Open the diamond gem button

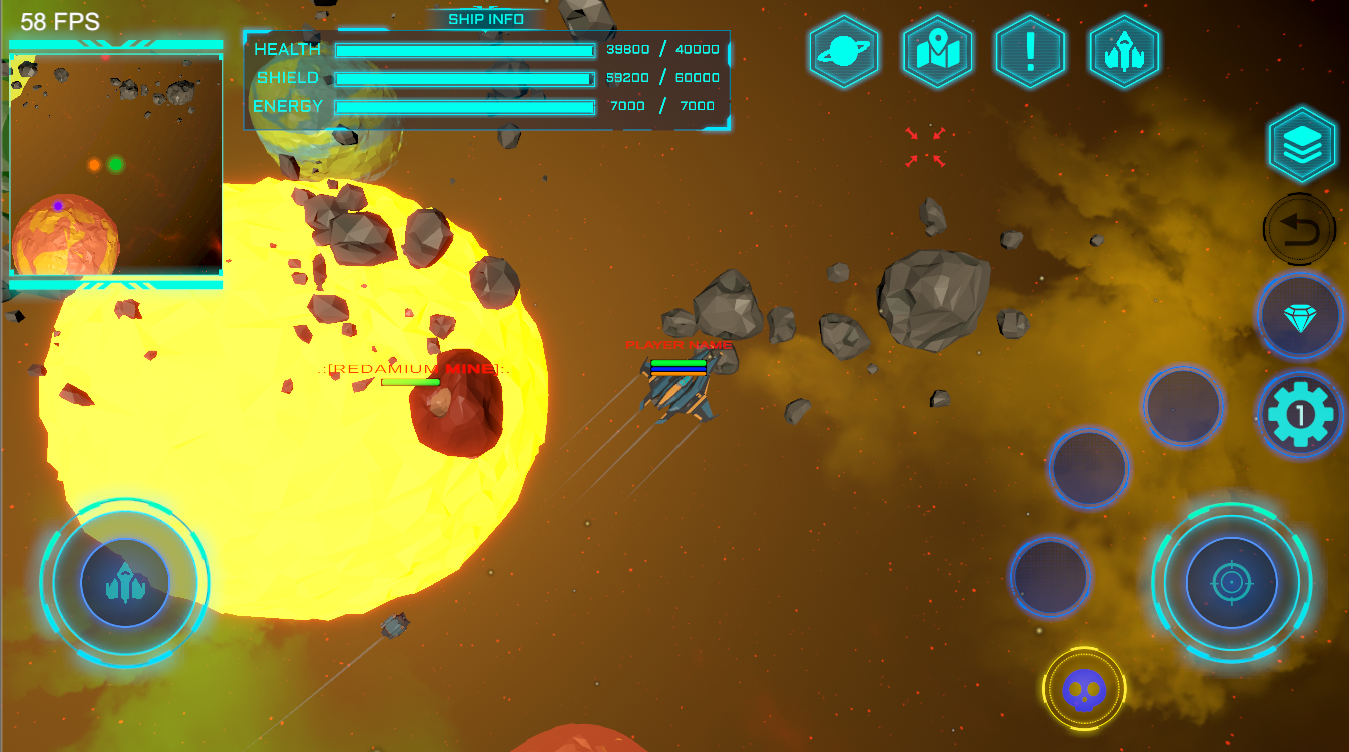(1299, 315)
